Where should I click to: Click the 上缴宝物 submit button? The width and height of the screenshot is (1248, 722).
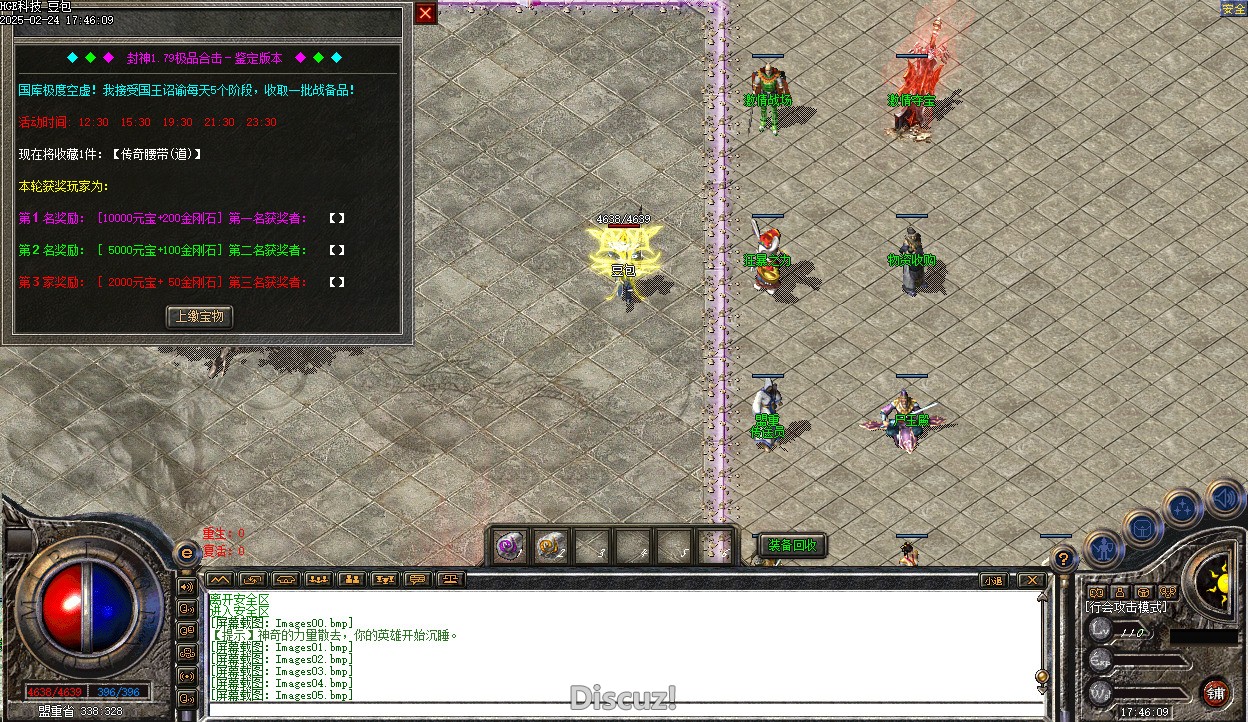pyautogui.click(x=199, y=317)
